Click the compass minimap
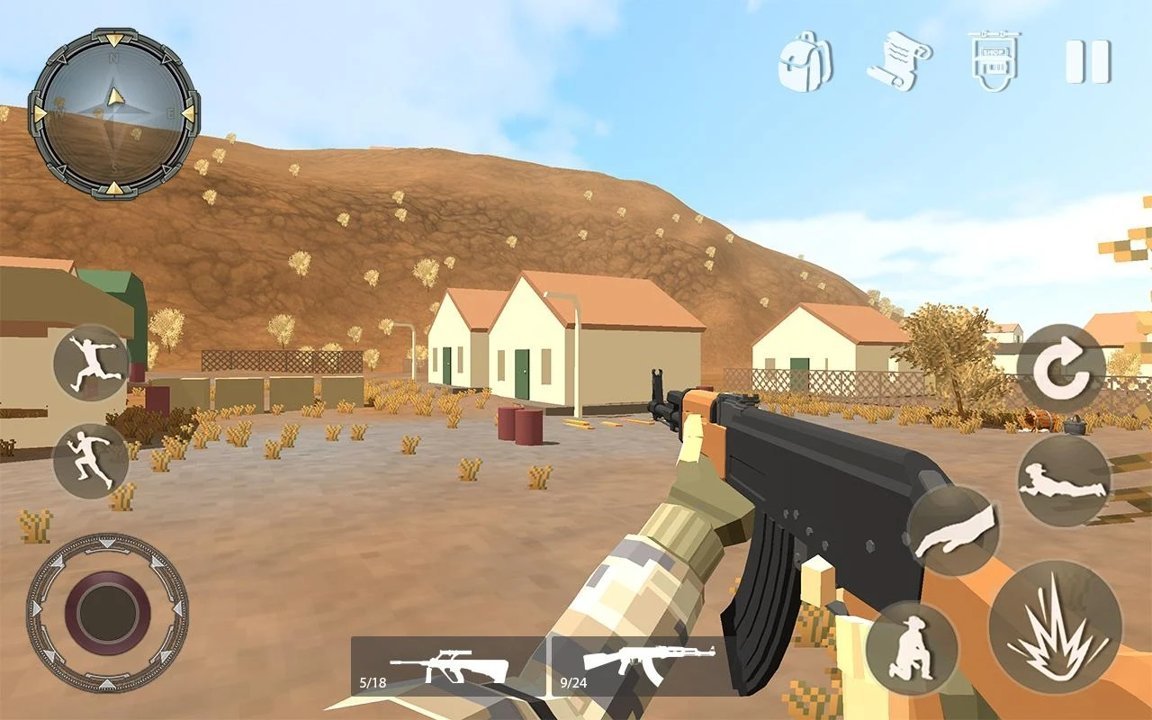1152x720 pixels. 114,113
